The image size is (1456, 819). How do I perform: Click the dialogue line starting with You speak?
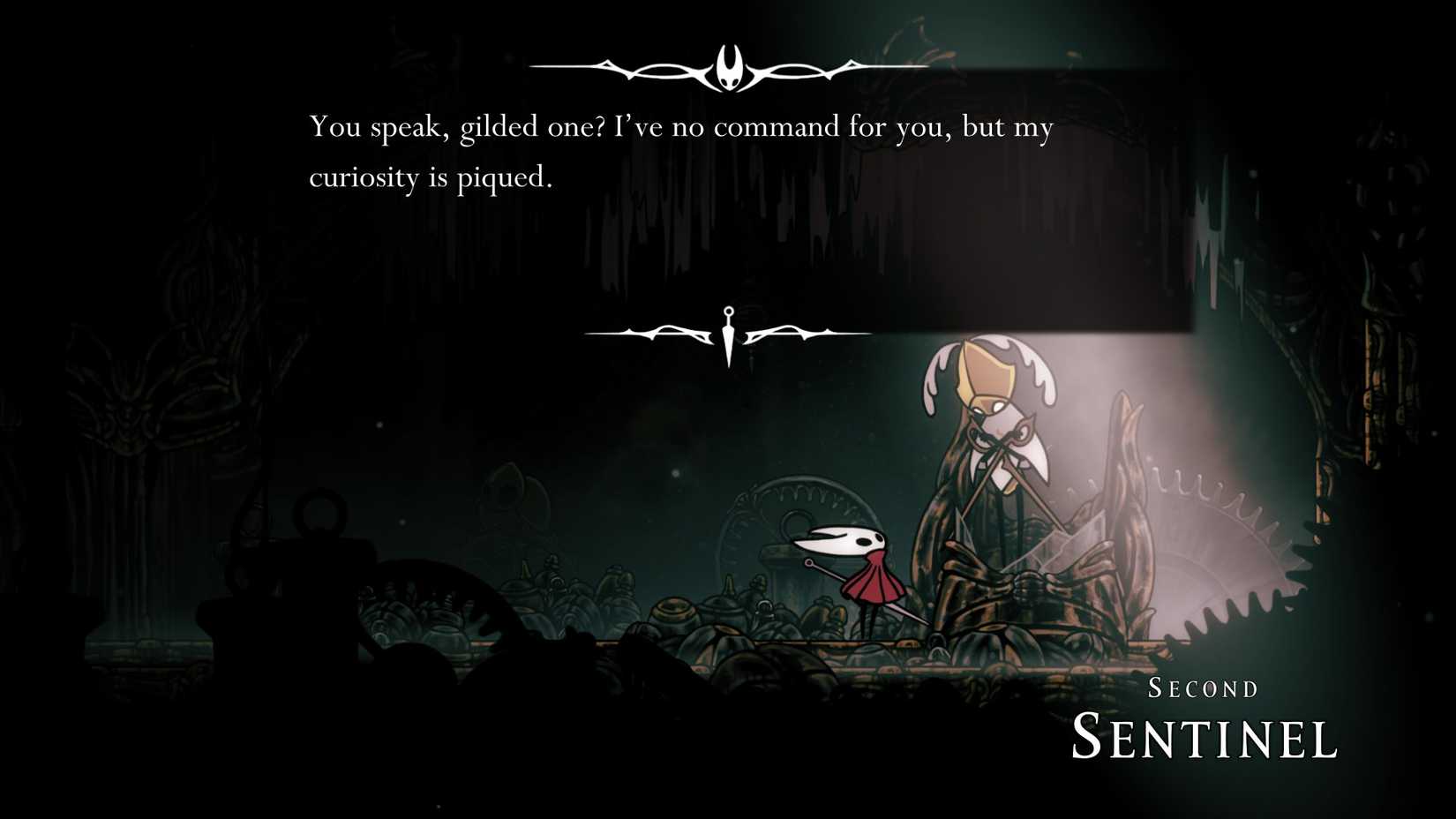click(679, 126)
